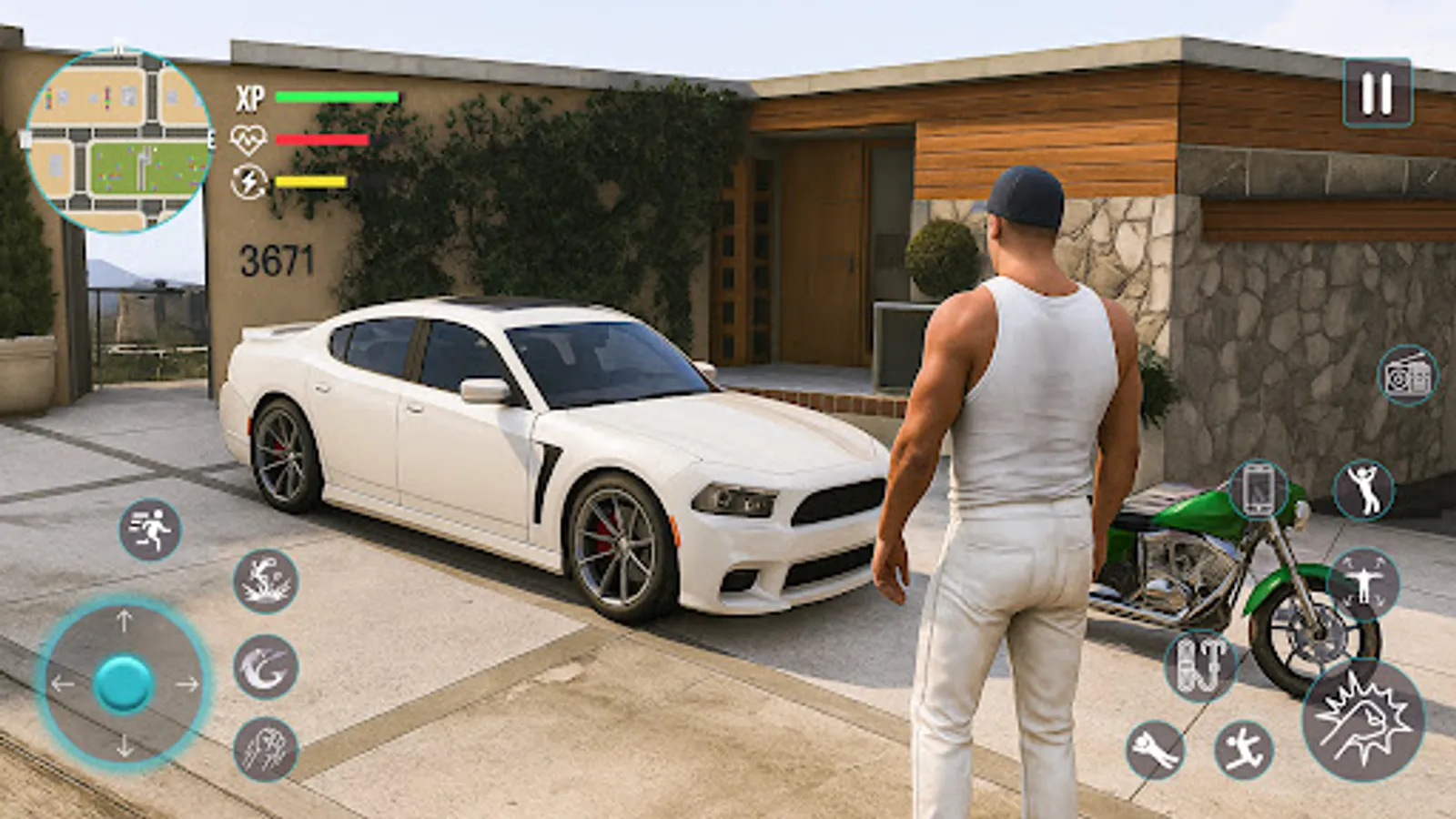
Task: Tap the stamina energy bar
Action: pyautogui.click(x=309, y=182)
